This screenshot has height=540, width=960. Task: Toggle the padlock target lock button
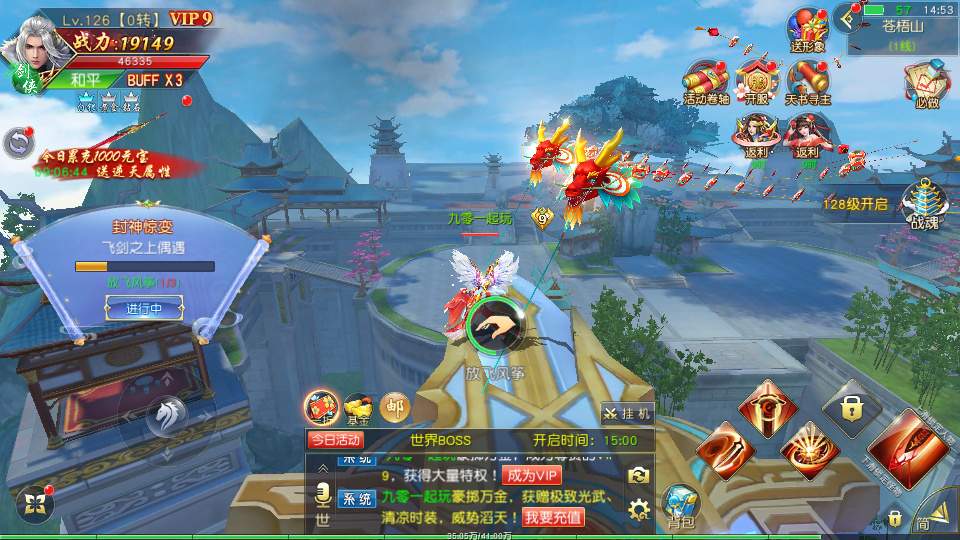coord(851,408)
